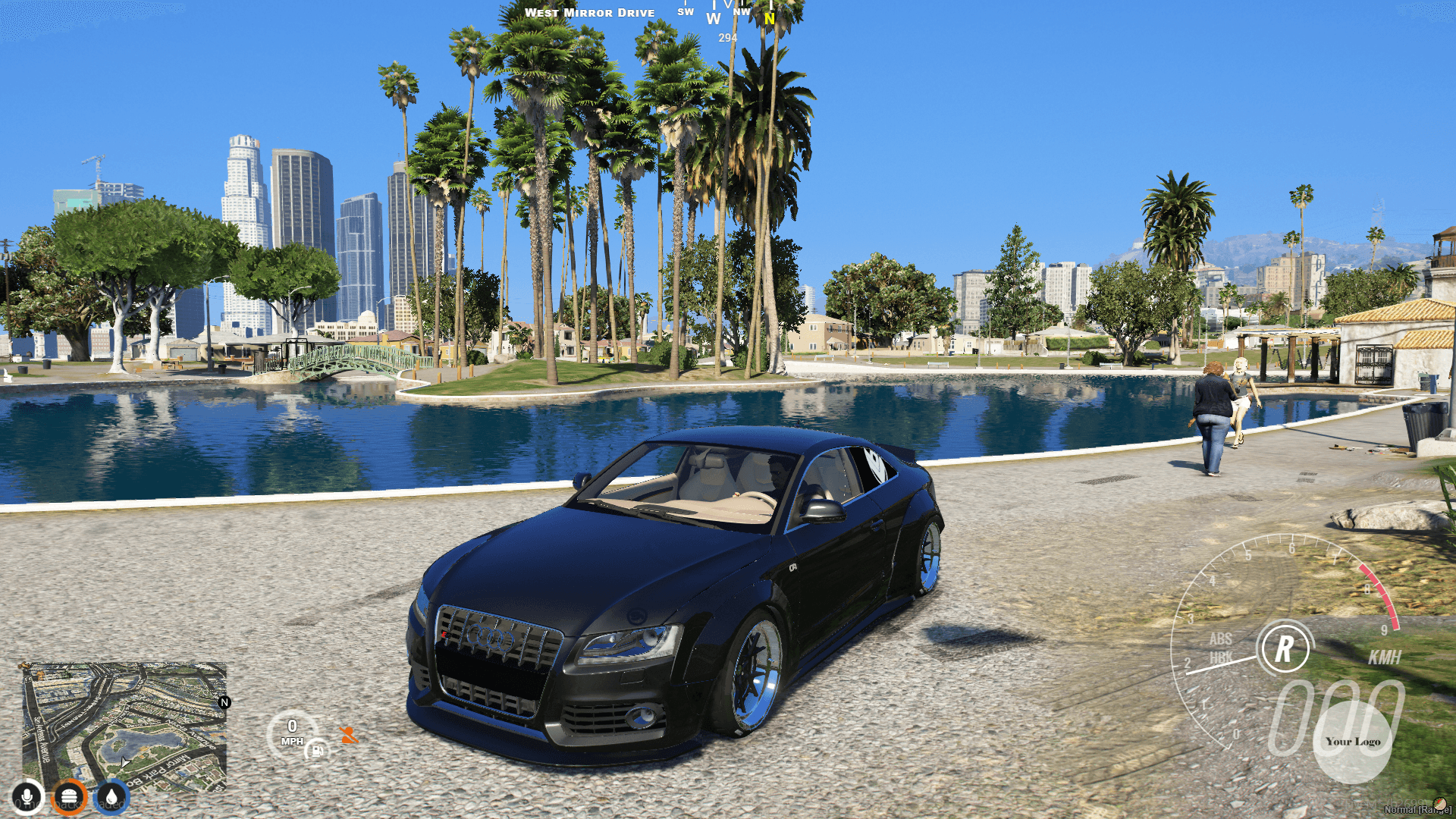Click the burger hunger status icon
The height and width of the screenshot is (819, 1456).
71,795
